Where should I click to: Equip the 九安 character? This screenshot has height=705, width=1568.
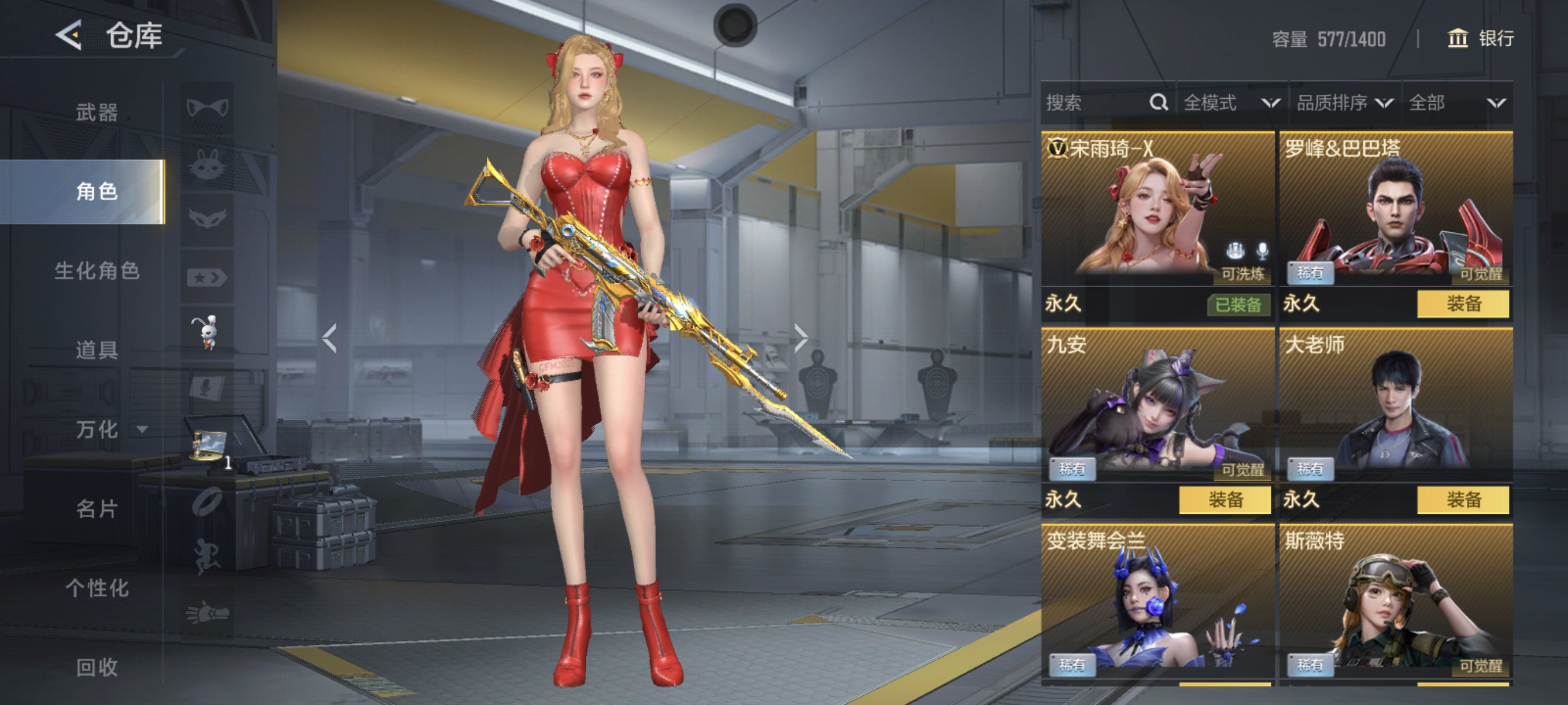(1225, 500)
